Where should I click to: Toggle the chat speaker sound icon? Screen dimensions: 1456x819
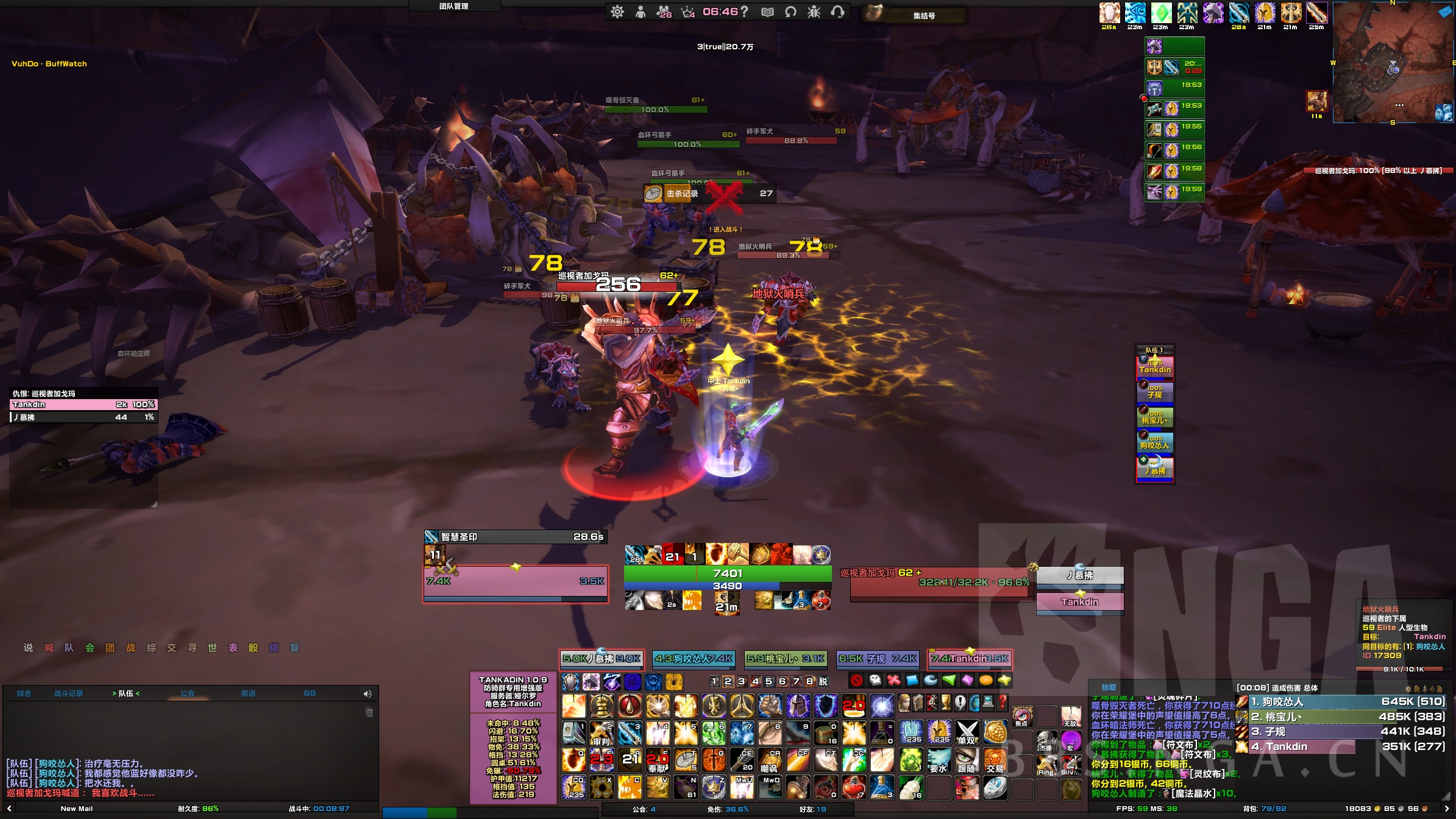coord(368,694)
